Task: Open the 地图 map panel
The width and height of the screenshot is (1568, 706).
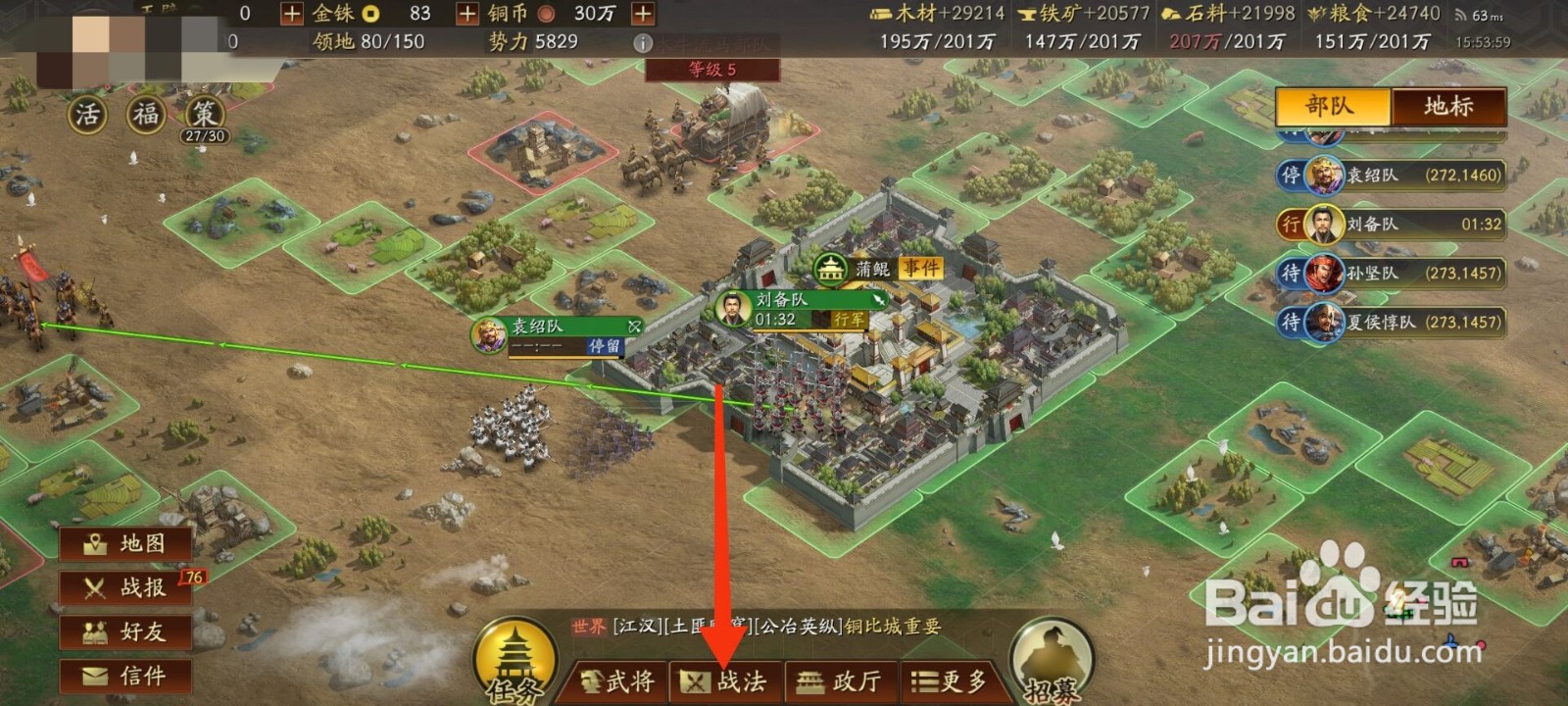Action: coord(124,542)
